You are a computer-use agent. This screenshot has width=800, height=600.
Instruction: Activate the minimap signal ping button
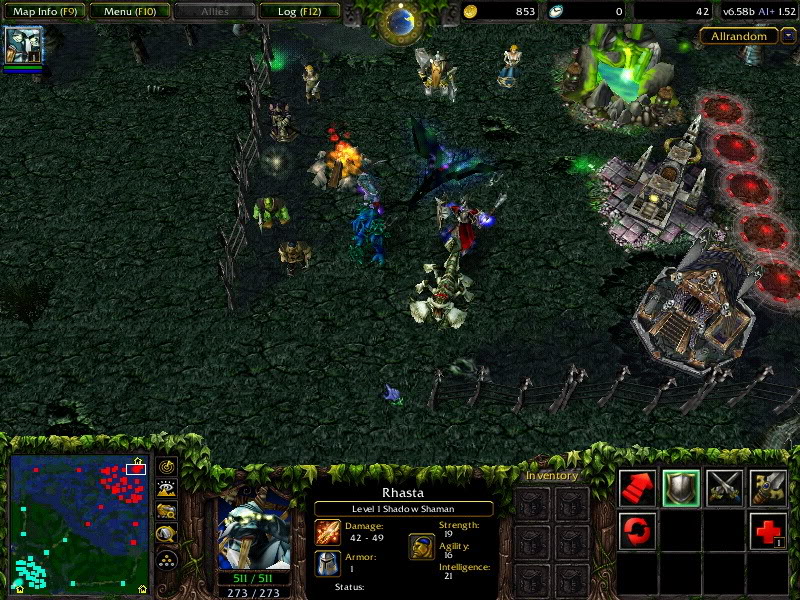point(167,466)
